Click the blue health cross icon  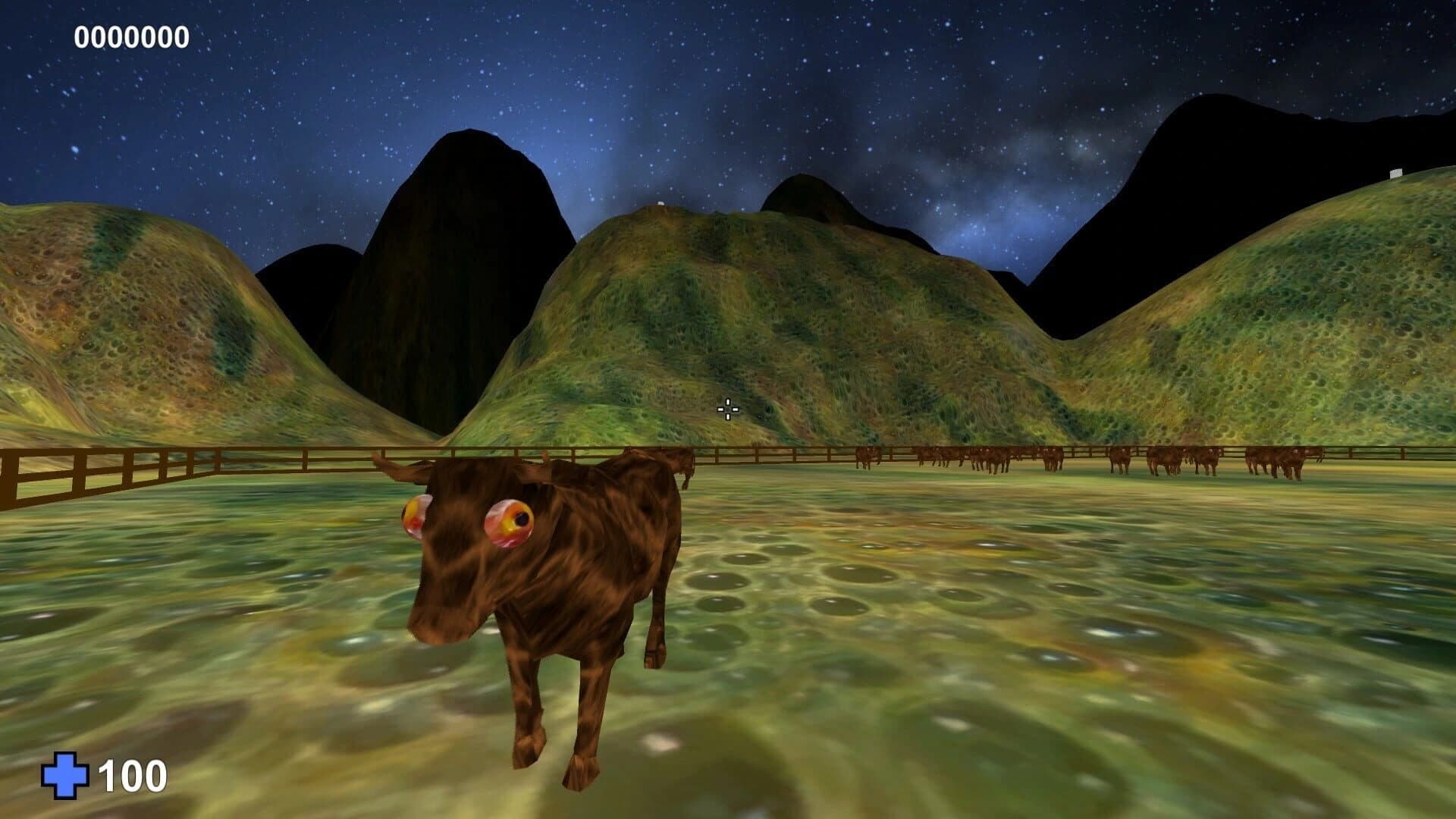click(x=67, y=773)
